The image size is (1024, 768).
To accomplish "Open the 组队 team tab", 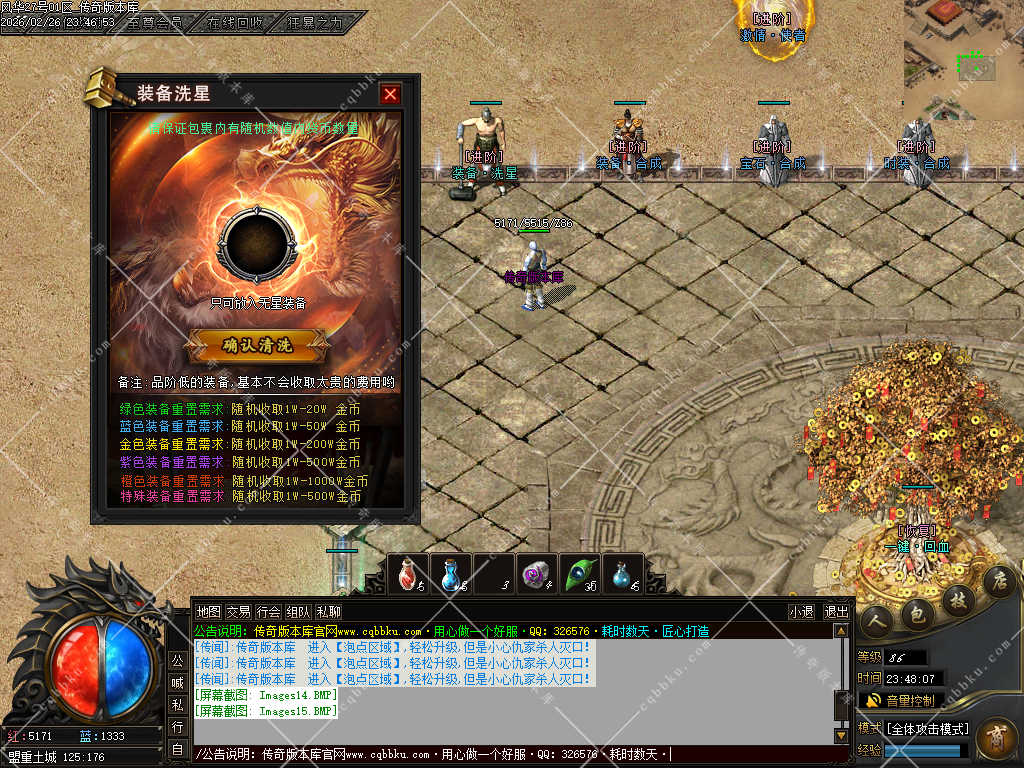I will coord(298,611).
